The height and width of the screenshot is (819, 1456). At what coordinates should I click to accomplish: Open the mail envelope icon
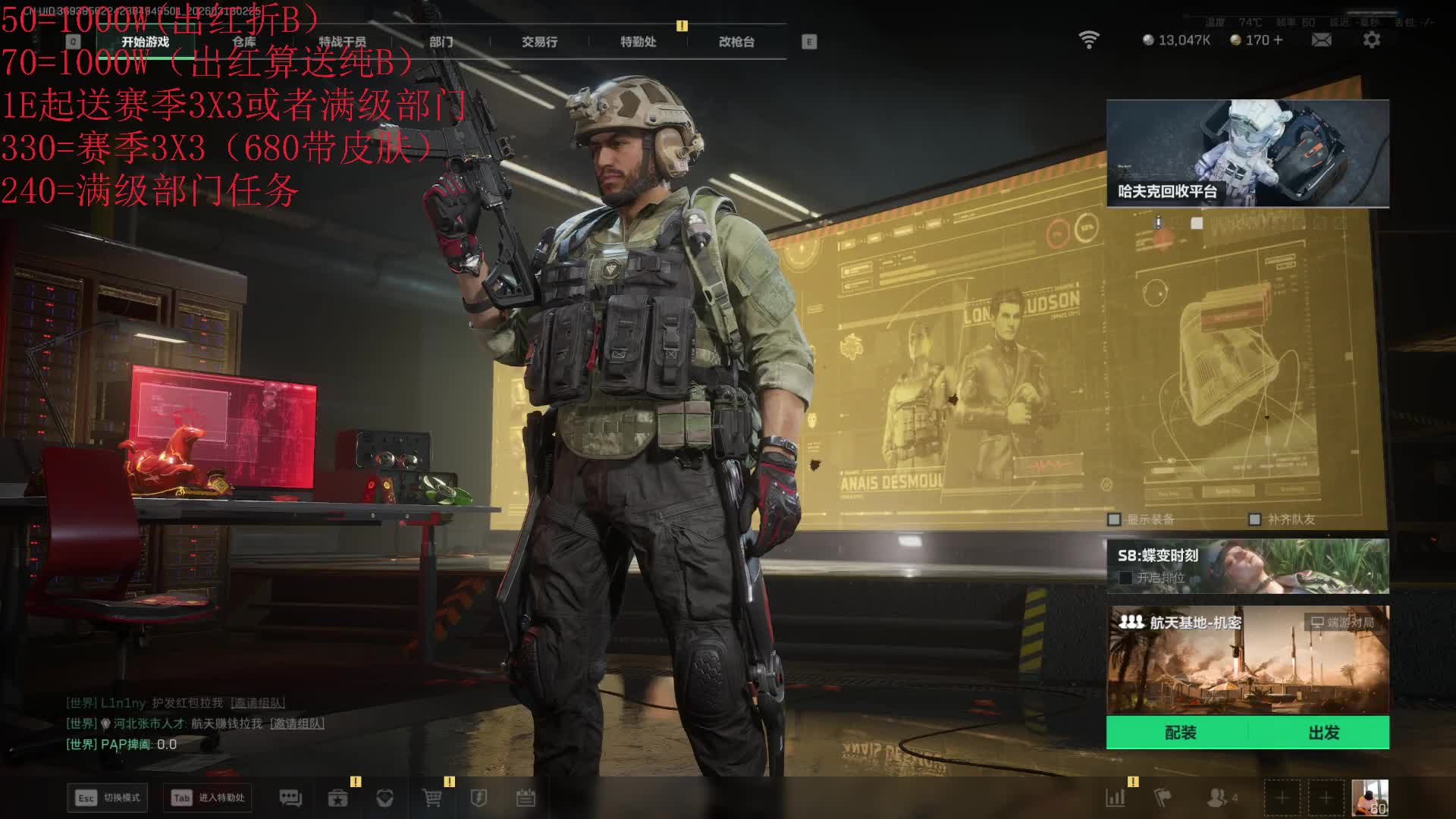[x=1321, y=40]
